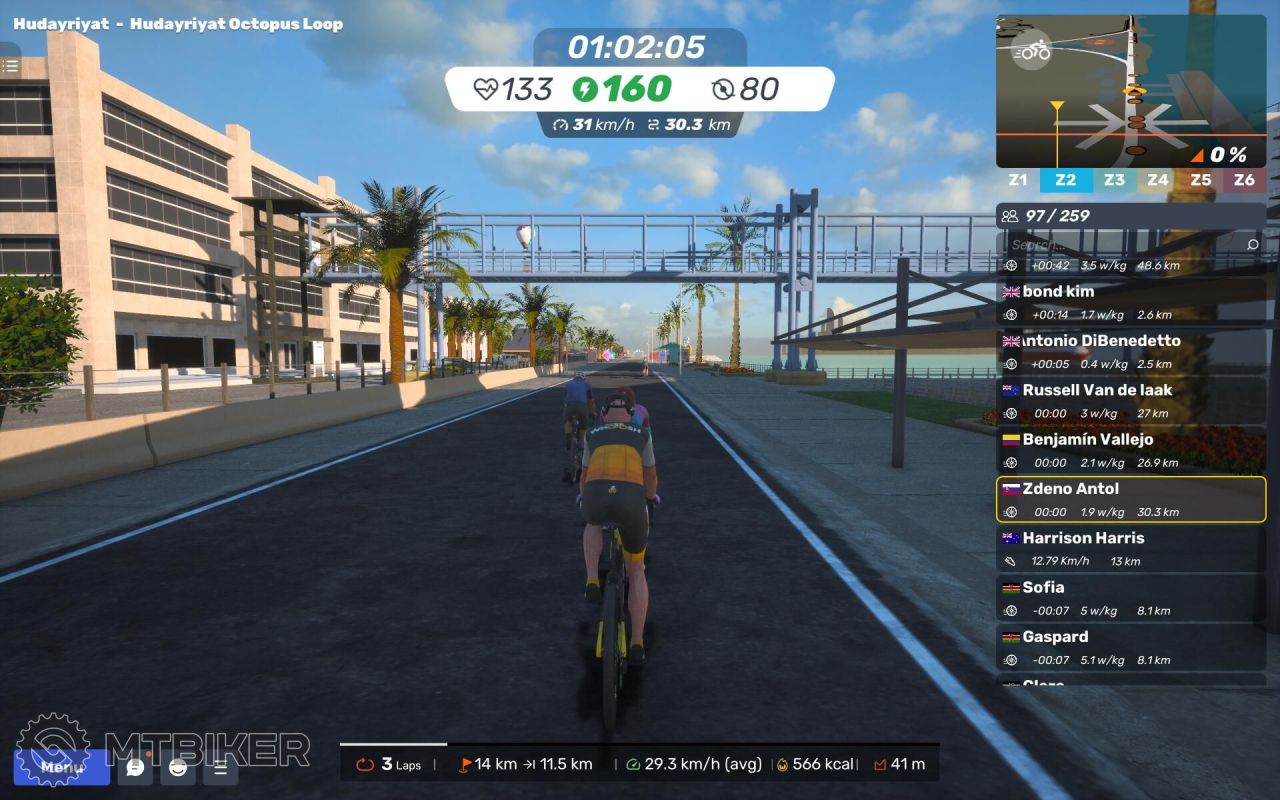Click the cyclist icon on the minimap

(x=1031, y=52)
